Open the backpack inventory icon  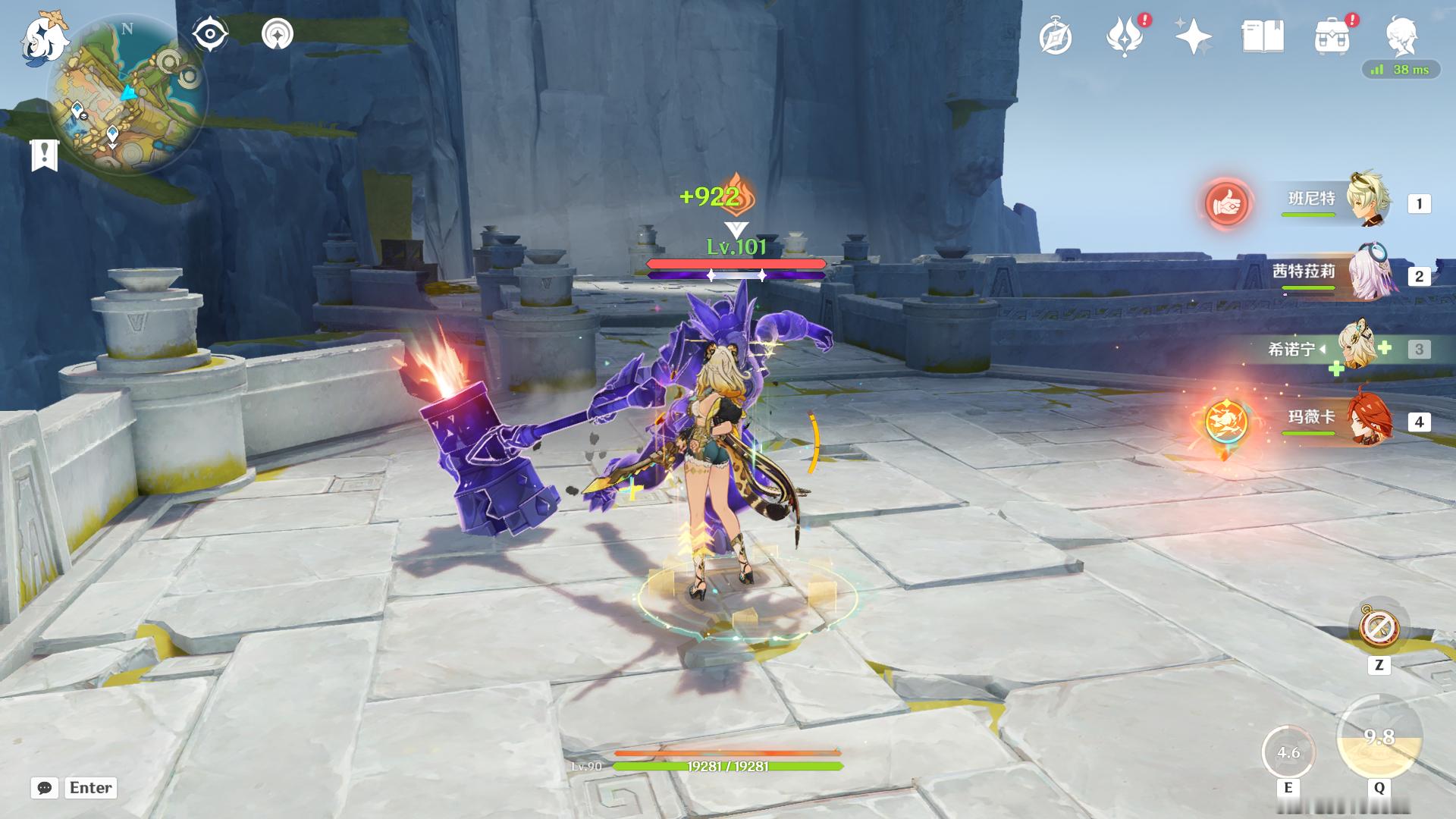(1332, 37)
